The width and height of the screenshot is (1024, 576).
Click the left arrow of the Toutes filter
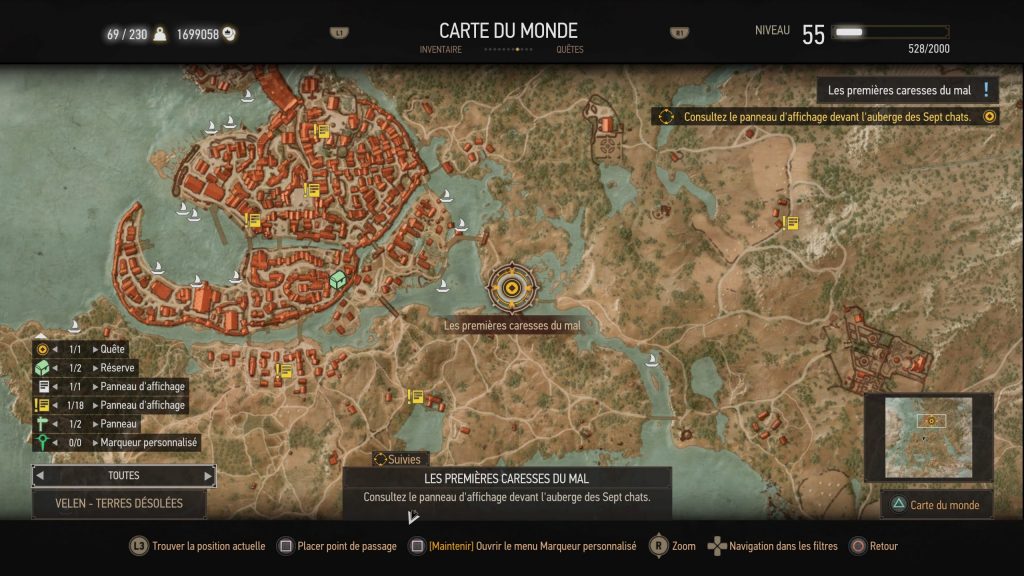coord(41,476)
